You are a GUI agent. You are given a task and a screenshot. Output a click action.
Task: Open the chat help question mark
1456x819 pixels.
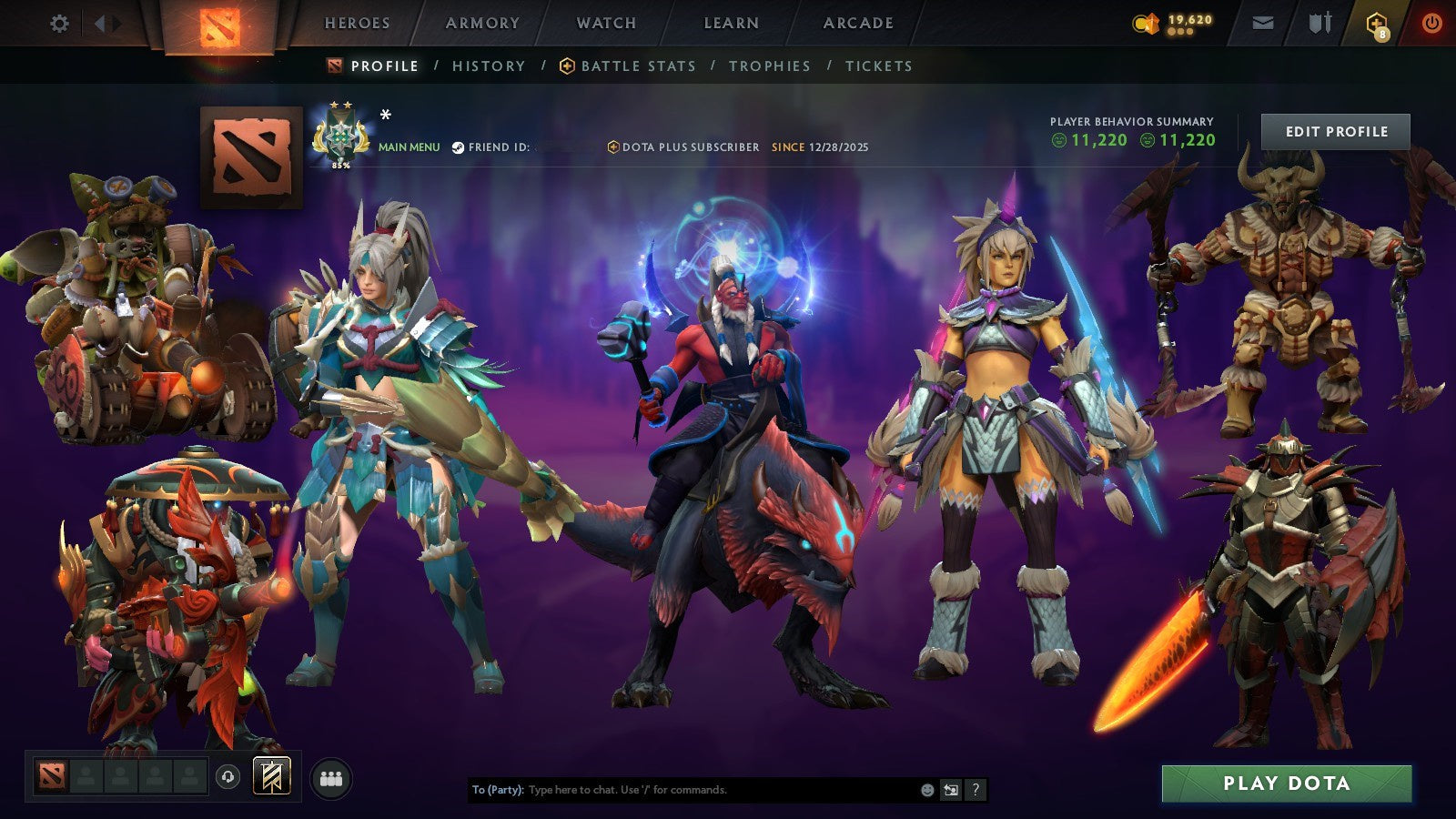pyautogui.click(x=976, y=791)
